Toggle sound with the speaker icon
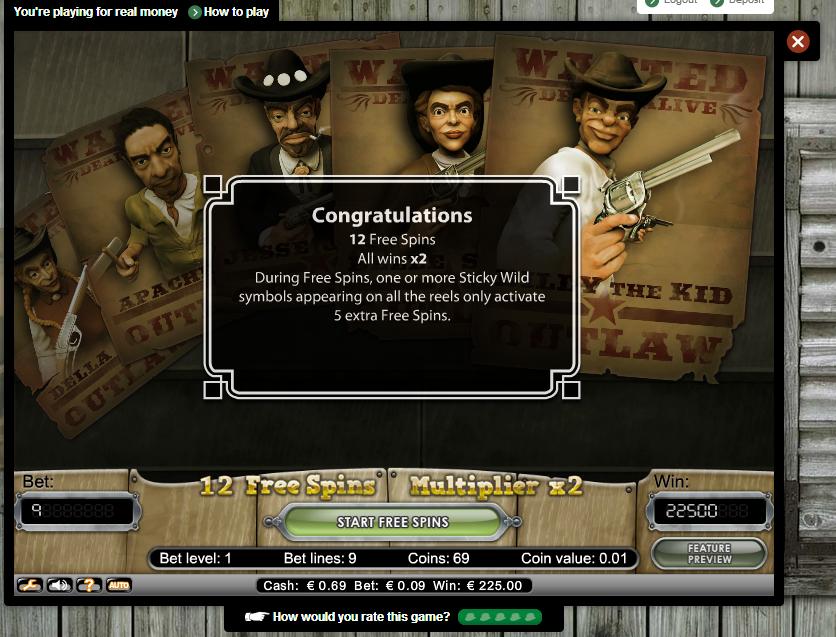The image size is (836, 637). (59, 585)
